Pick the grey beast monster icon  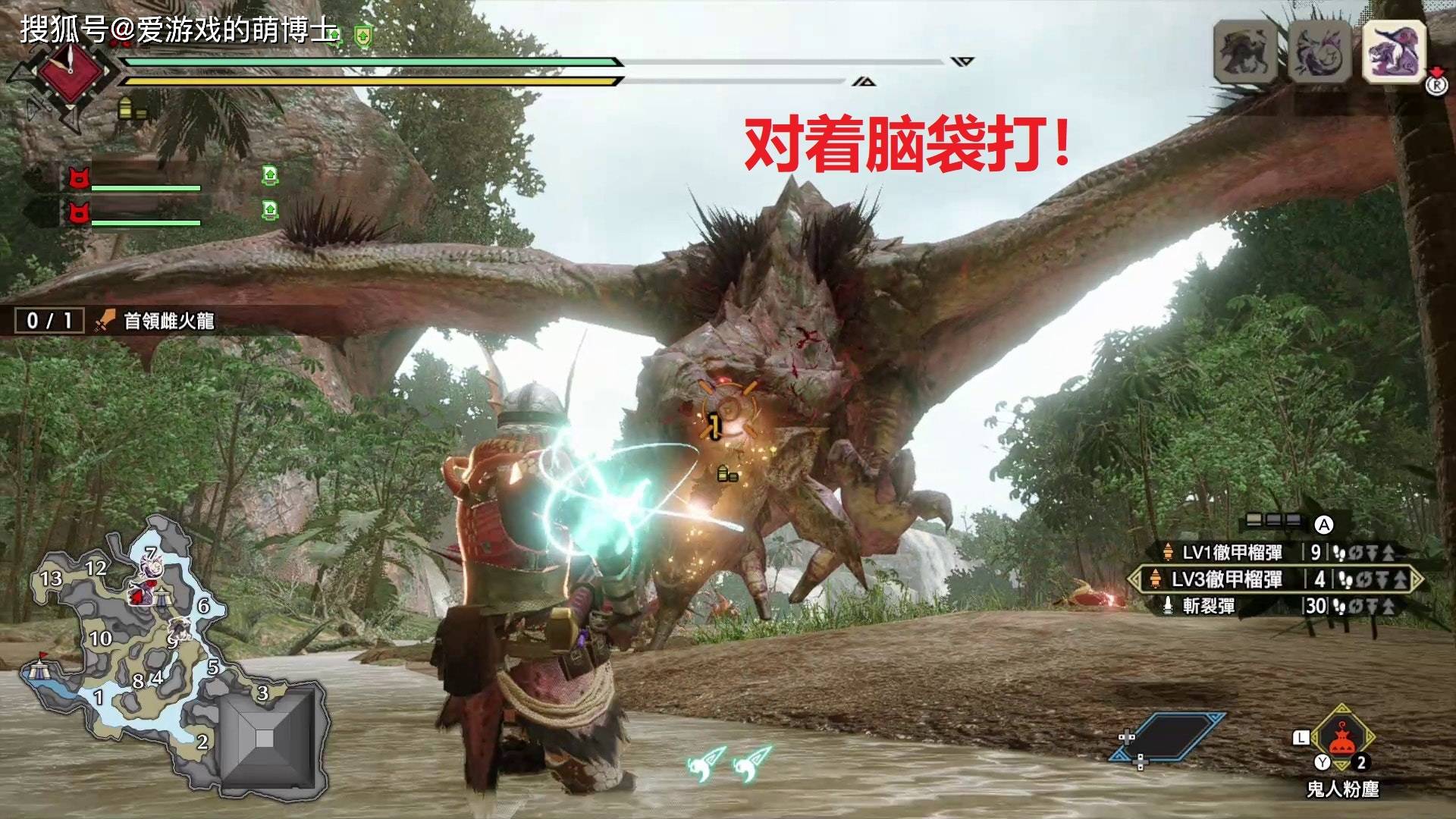[1247, 52]
